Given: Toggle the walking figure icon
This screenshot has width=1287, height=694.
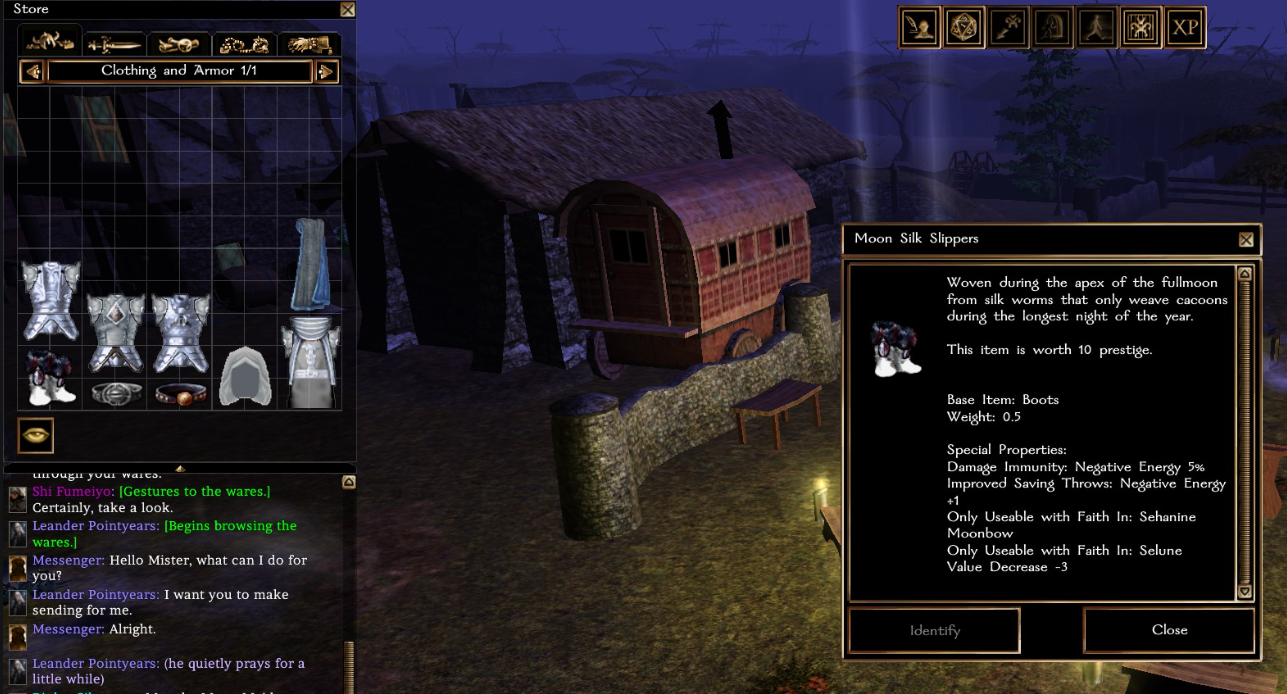Looking at the screenshot, I should point(1097,28).
